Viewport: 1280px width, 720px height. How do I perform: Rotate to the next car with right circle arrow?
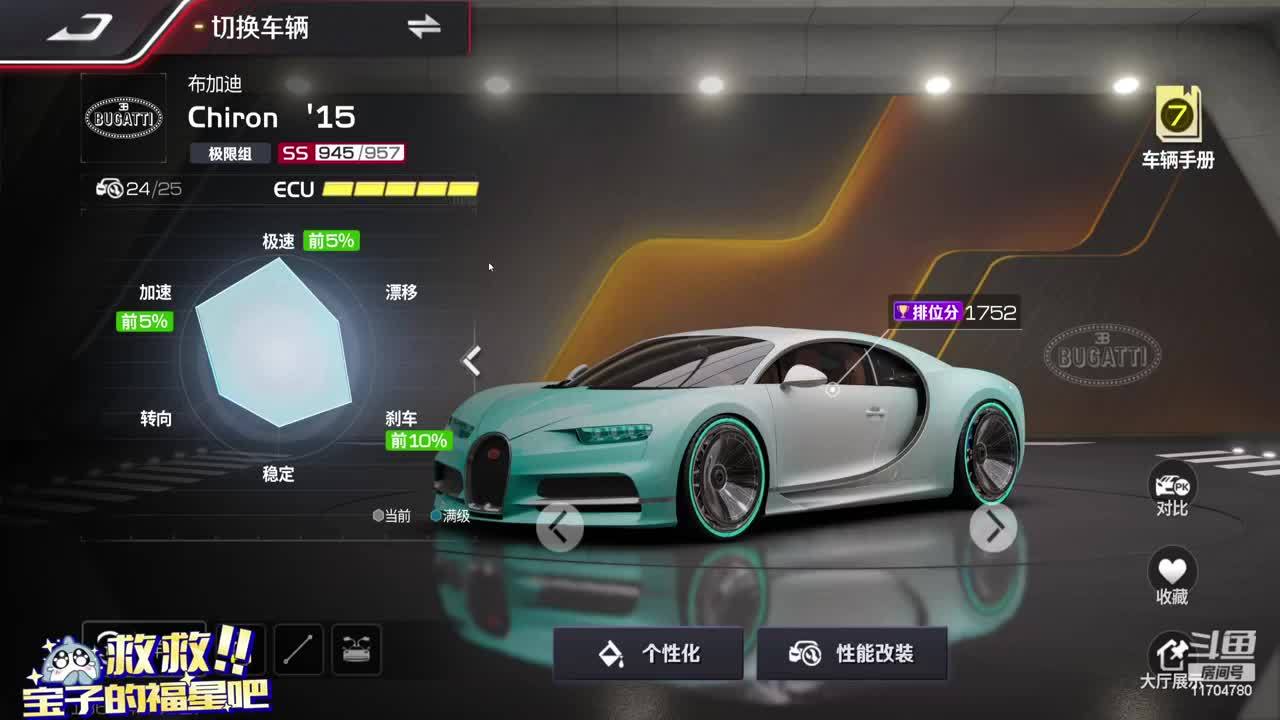[993, 528]
